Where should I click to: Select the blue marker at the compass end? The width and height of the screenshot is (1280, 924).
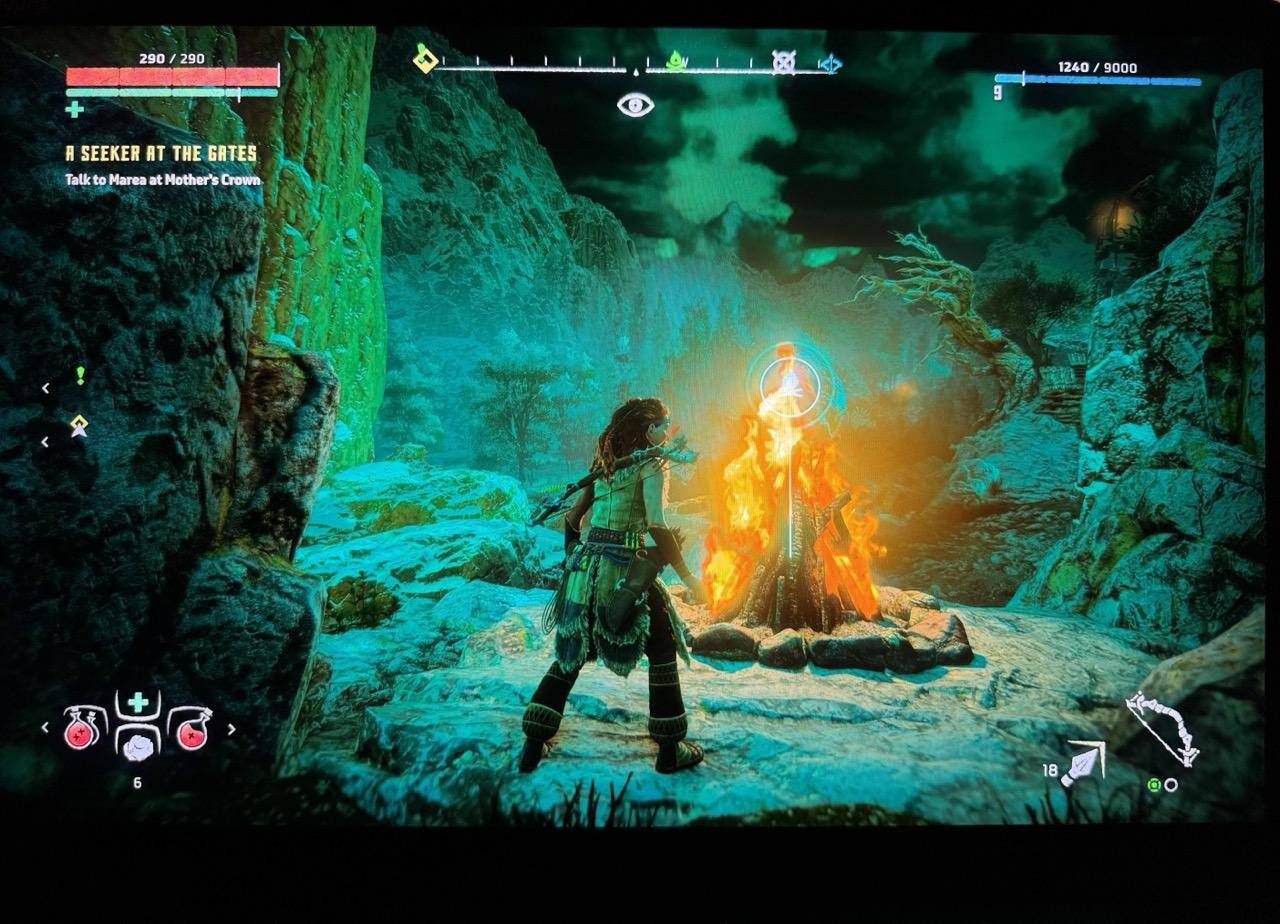[830, 64]
